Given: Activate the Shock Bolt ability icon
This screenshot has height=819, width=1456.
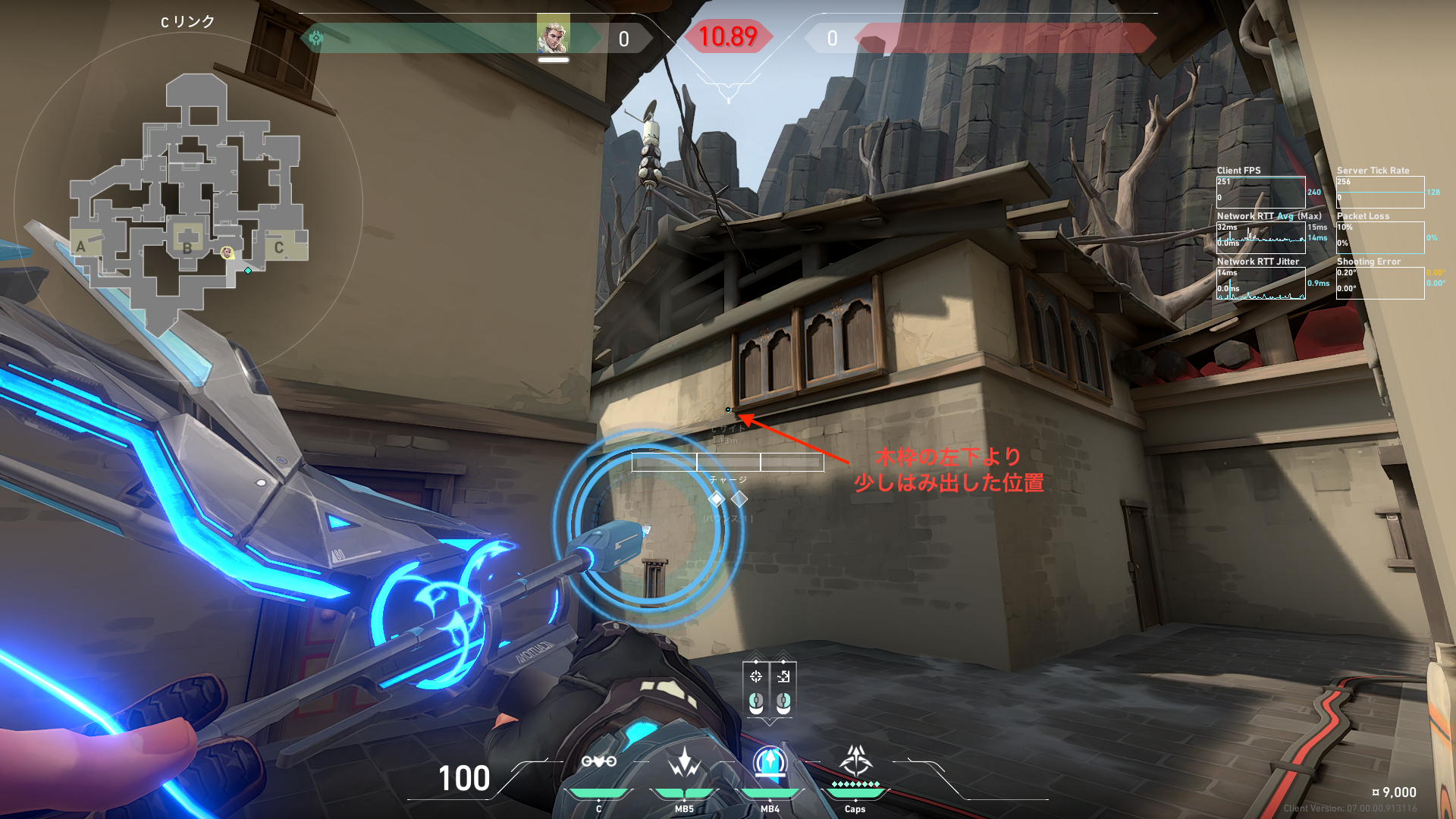Looking at the screenshot, I should (x=684, y=761).
